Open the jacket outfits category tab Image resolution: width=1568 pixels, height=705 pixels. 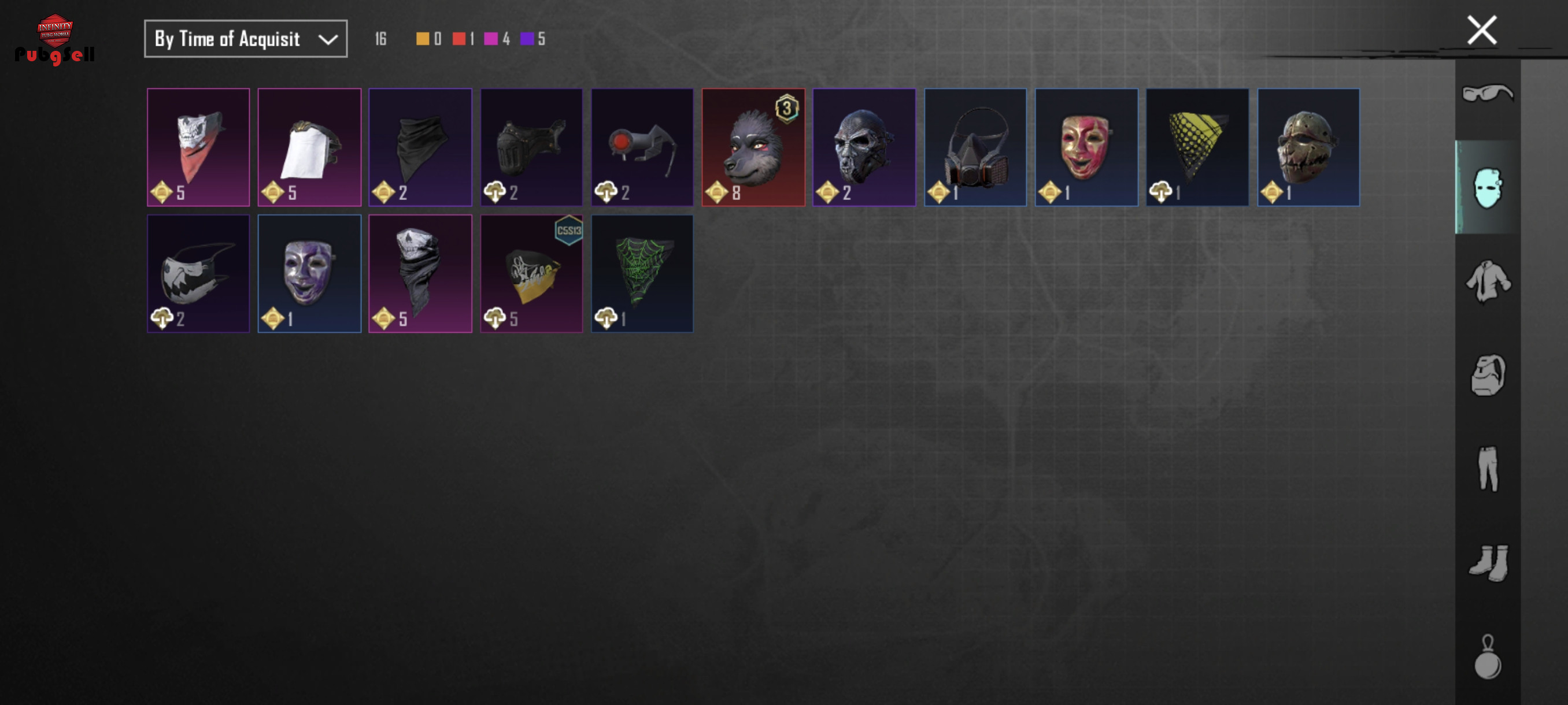[1487, 281]
